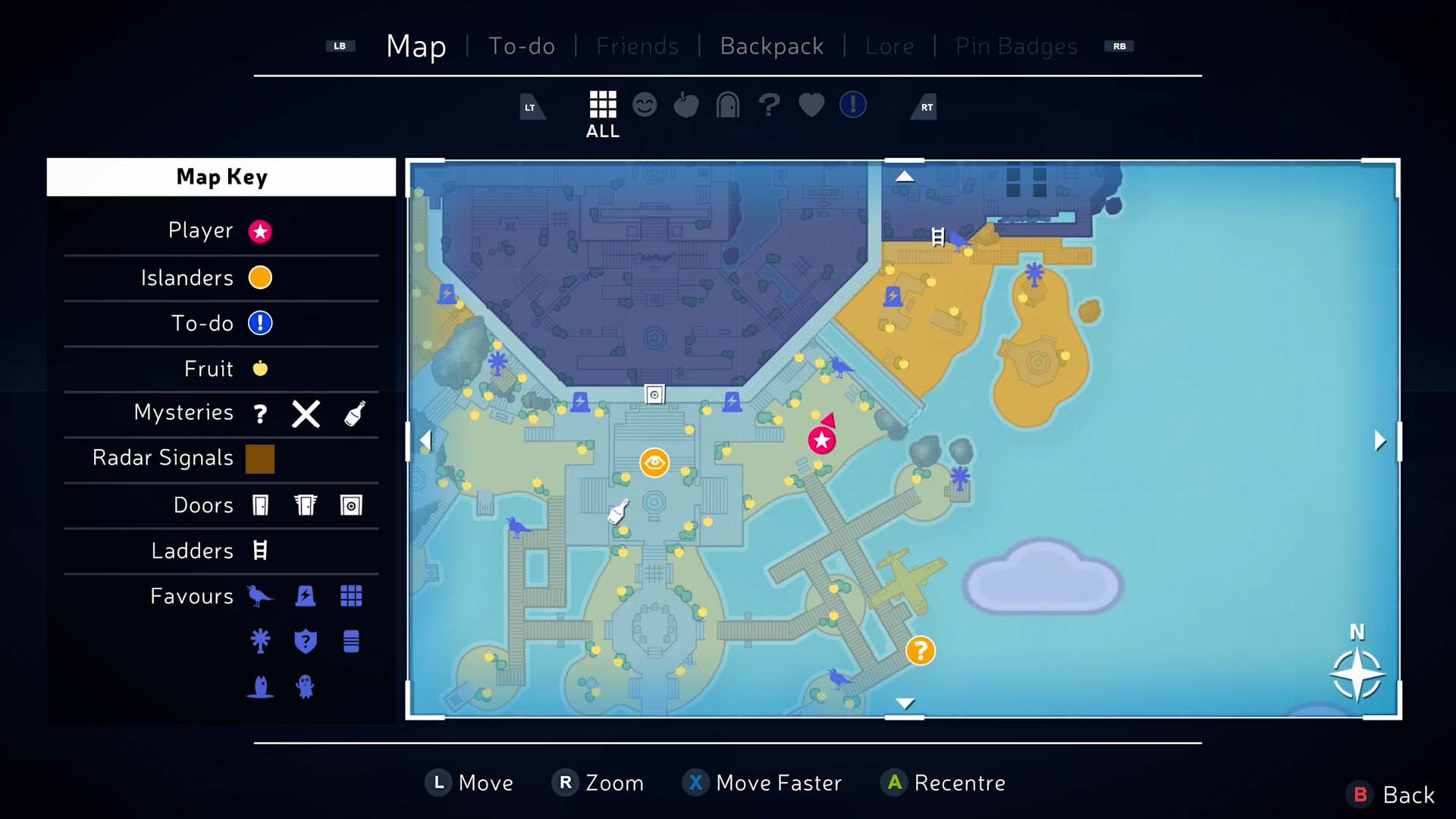The image size is (1456, 819).
Task: Select the ladder marker on the map
Action: [x=938, y=237]
